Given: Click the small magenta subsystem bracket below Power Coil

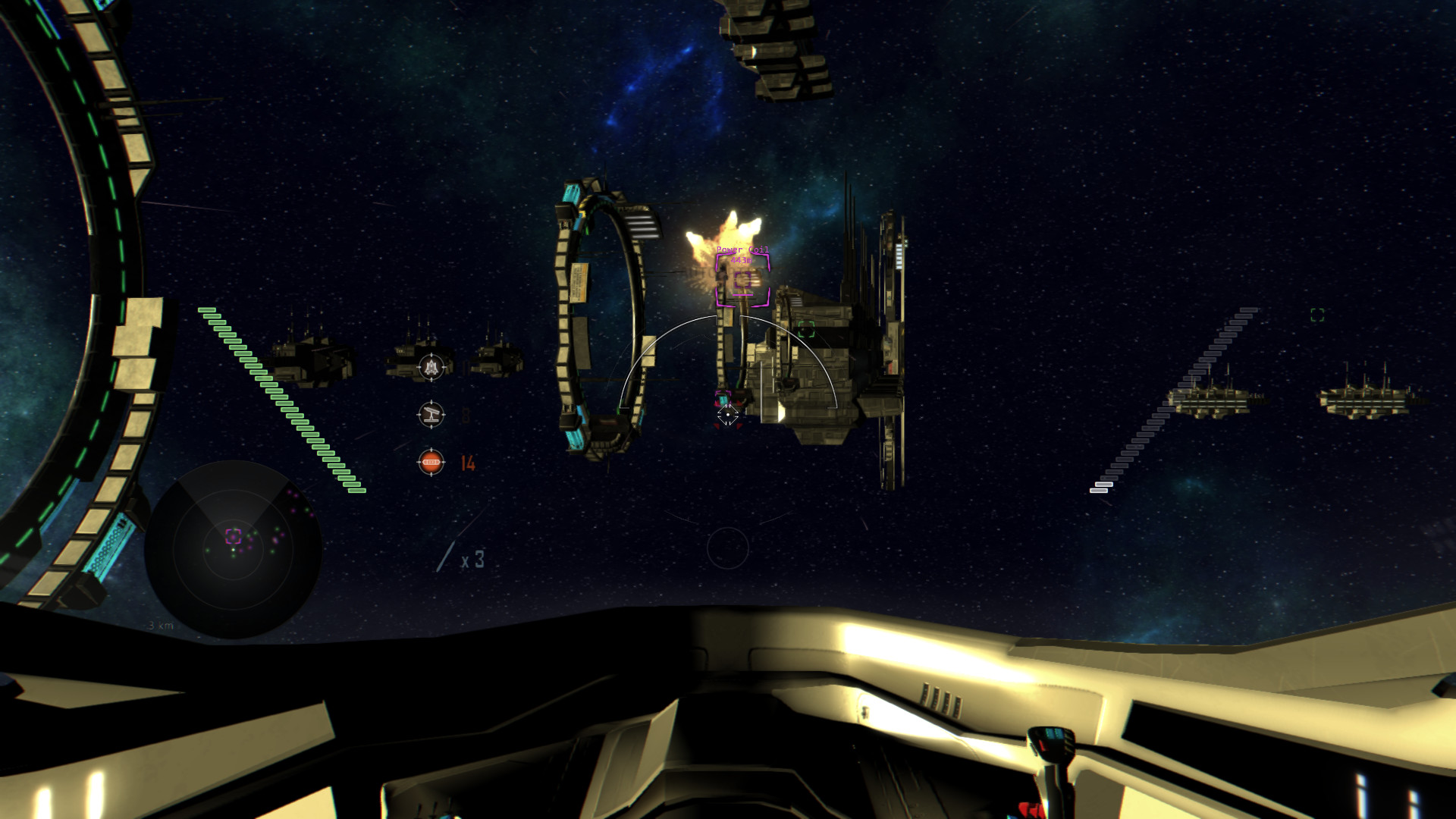Looking at the screenshot, I should click(x=723, y=397).
